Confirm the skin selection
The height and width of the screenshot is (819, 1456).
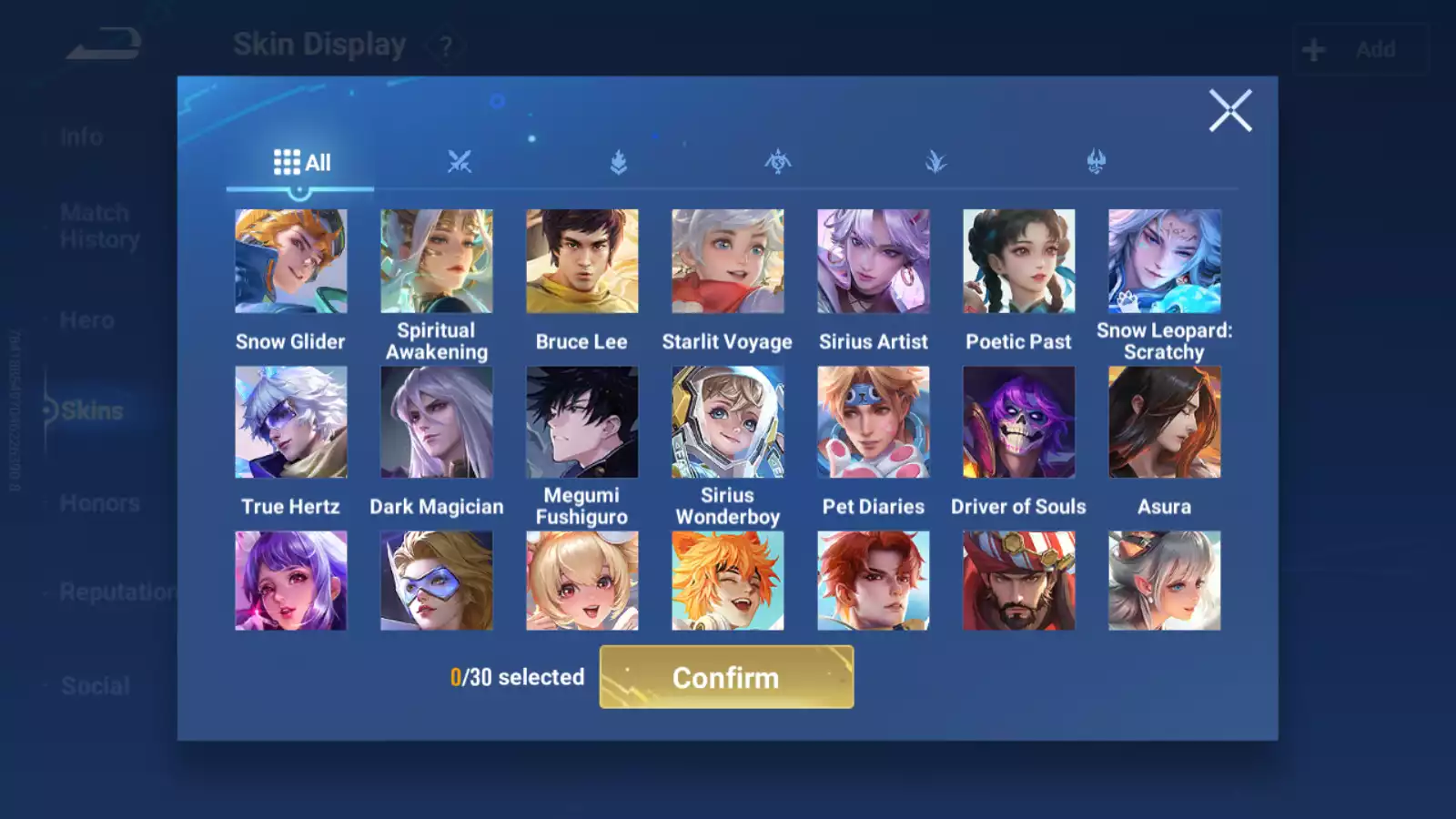(726, 677)
